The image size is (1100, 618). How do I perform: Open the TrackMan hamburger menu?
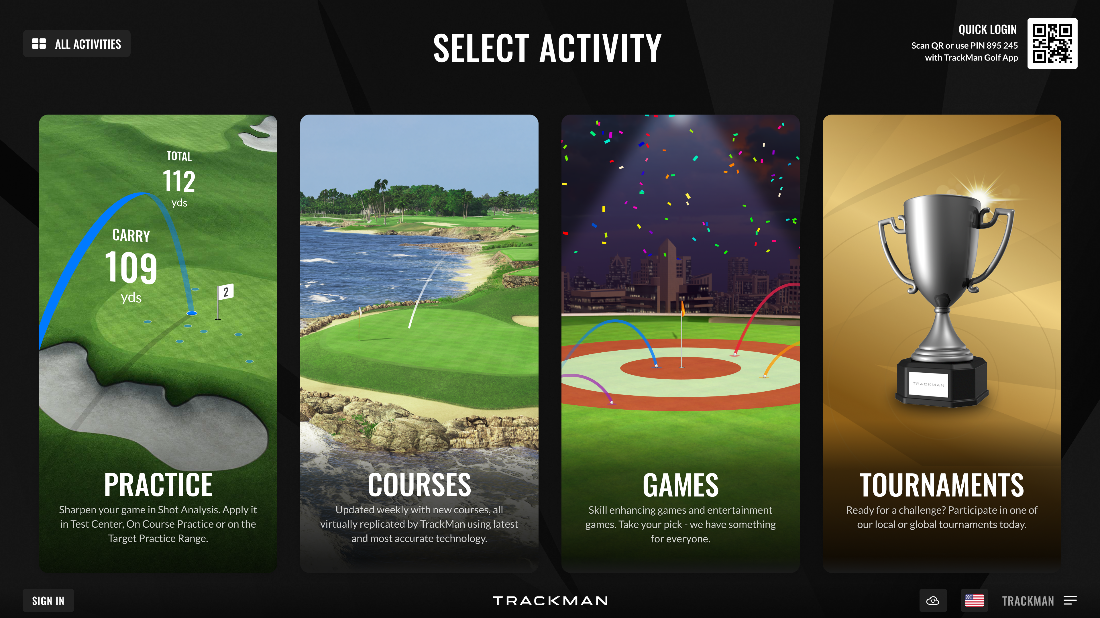pyautogui.click(x=1070, y=601)
